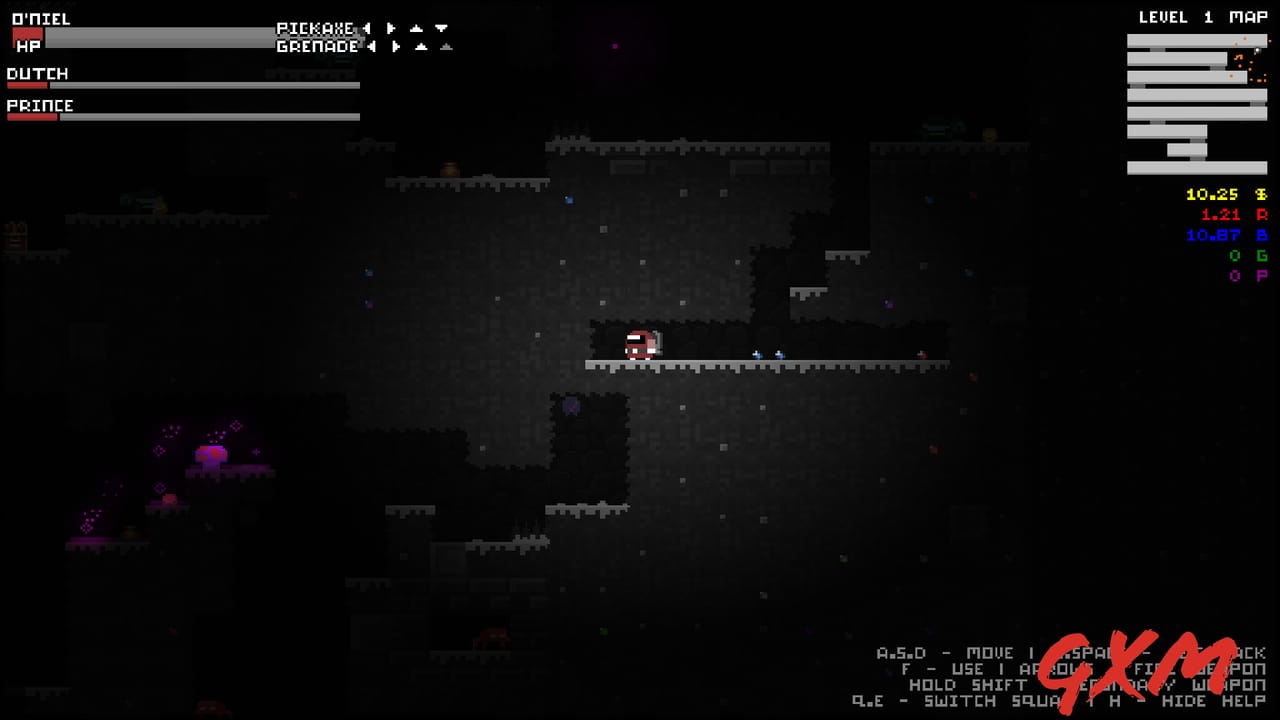Image resolution: width=1280 pixels, height=720 pixels.
Task: Click the red R resource icon
Action: point(1263,214)
